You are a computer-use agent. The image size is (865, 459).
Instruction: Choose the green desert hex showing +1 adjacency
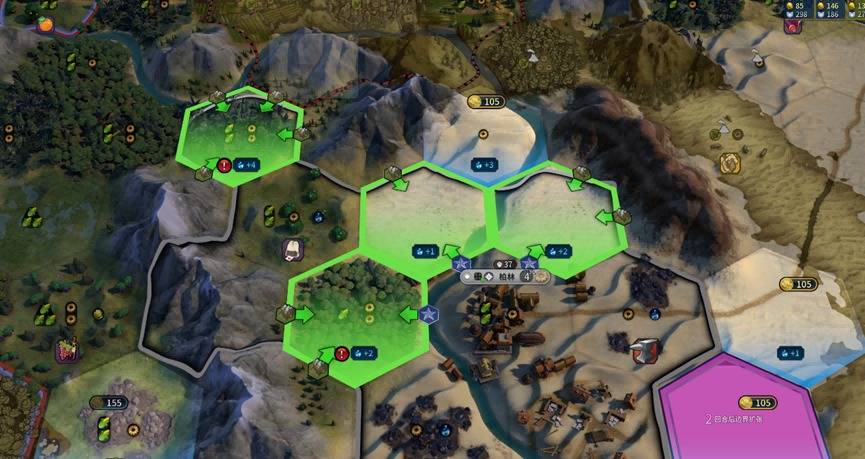tap(424, 215)
